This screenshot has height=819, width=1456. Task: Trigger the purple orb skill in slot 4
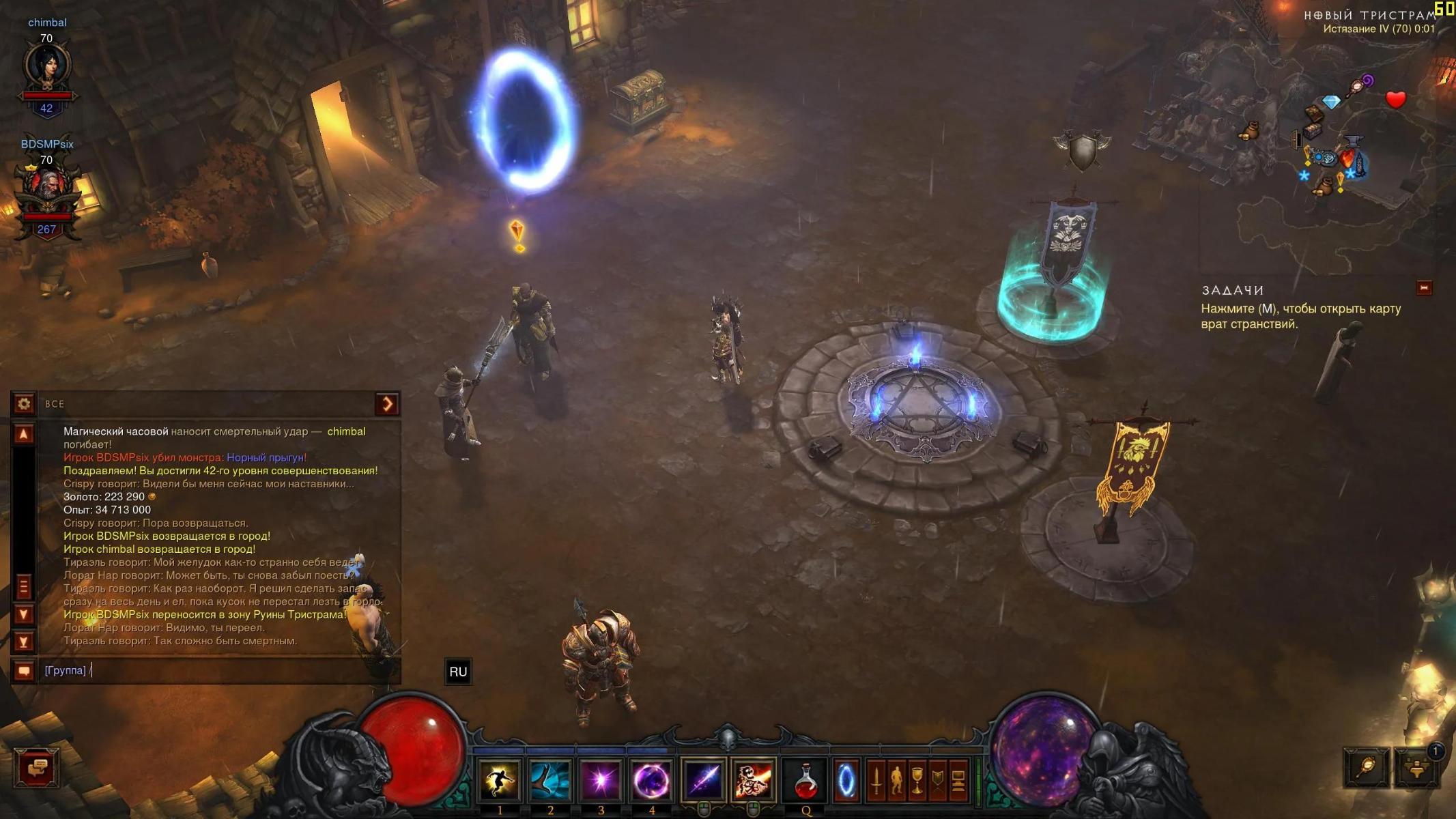pyautogui.click(x=651, y=779)
